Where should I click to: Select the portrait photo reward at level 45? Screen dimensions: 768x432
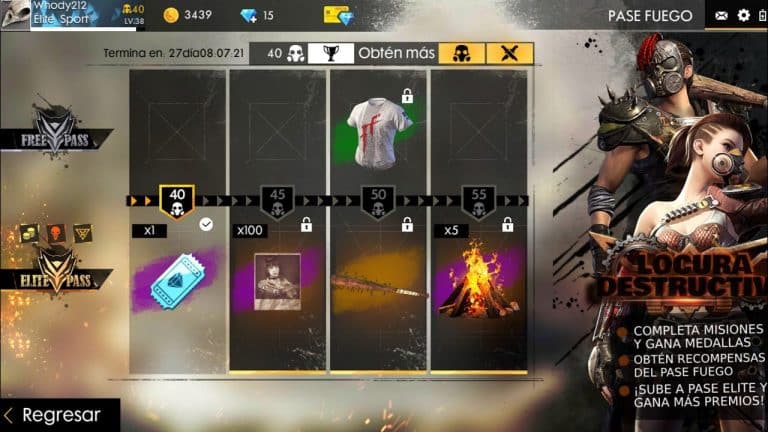277,281
